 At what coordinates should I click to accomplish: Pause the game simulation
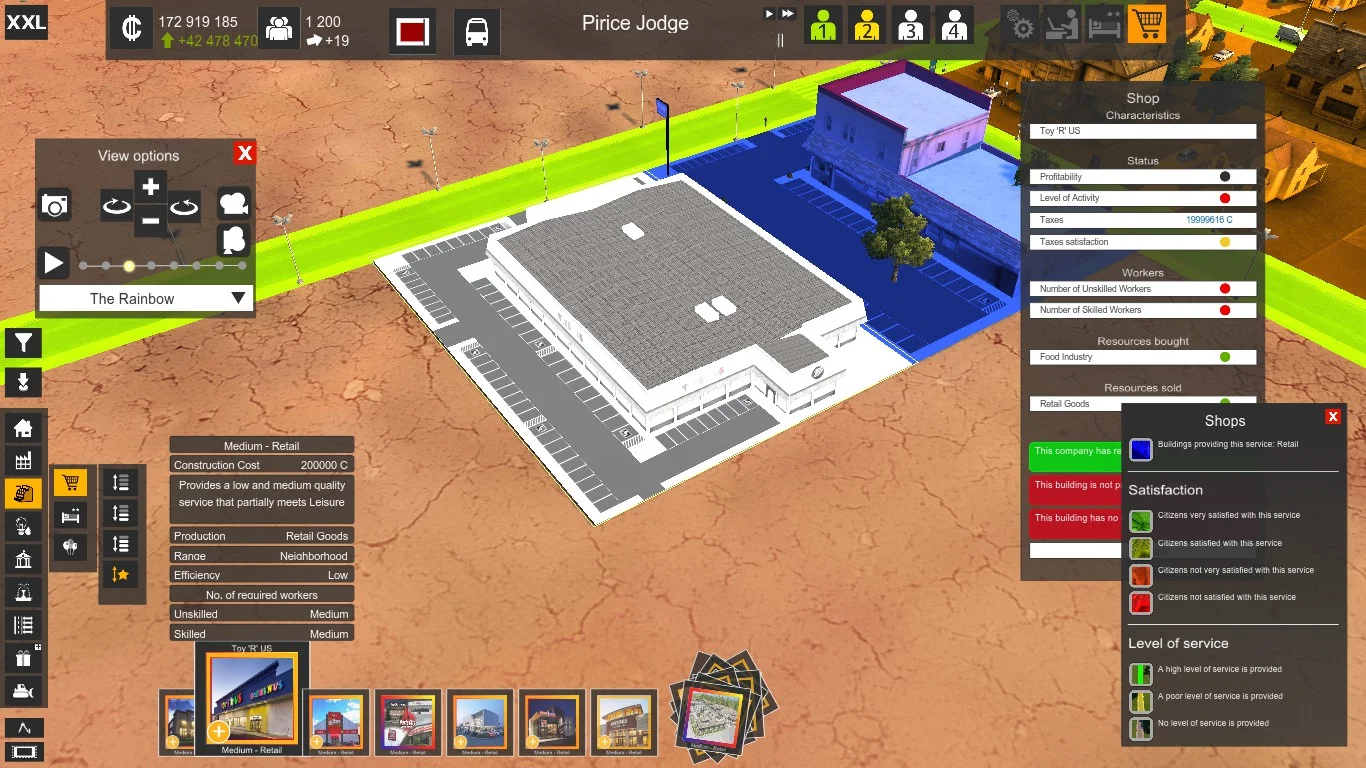click(780, 41)
